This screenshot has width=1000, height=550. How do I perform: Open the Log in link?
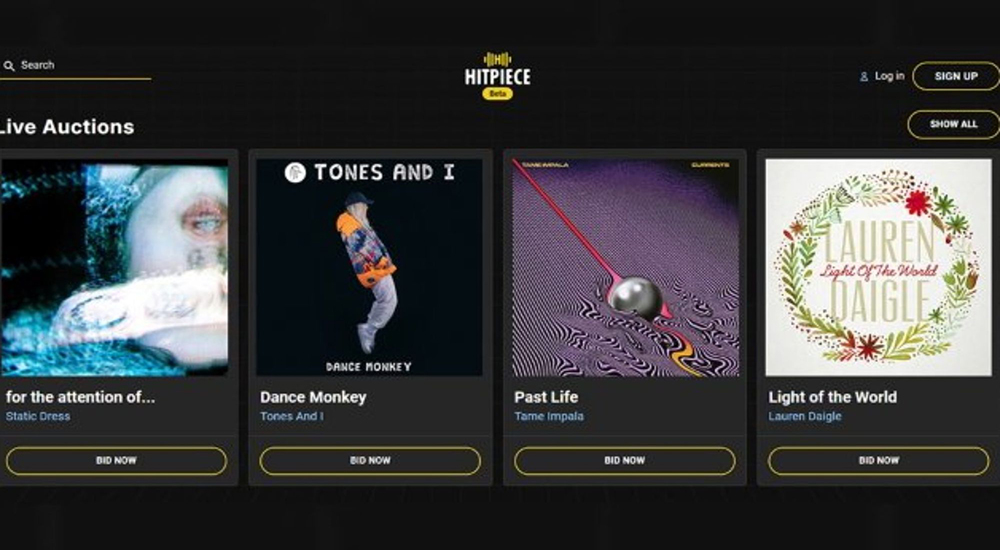pos(888,76)
